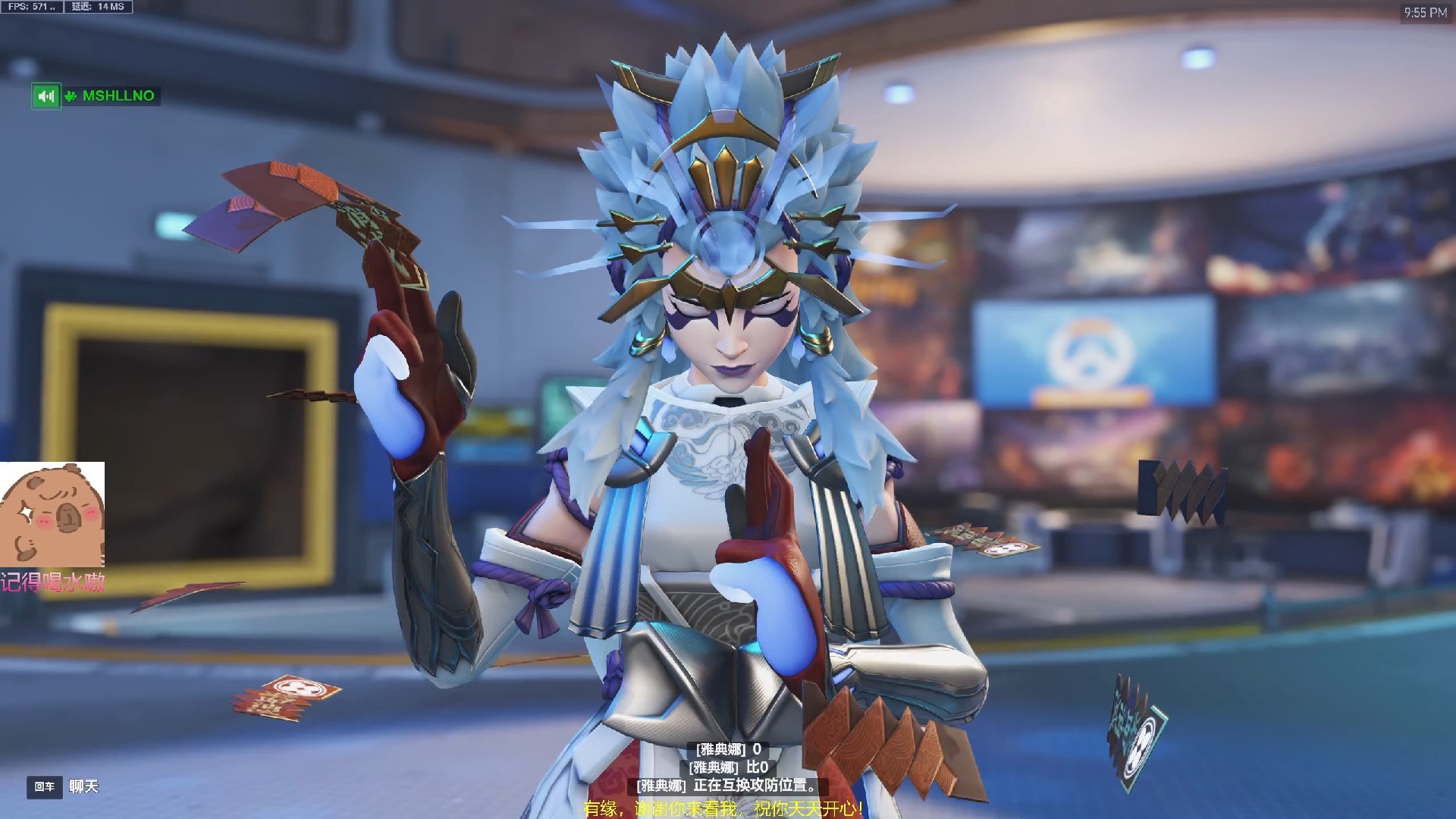This screenshot has width=1456, height=819.
Task: Click the green speaker voice chat icon
Action: [45, 96]
